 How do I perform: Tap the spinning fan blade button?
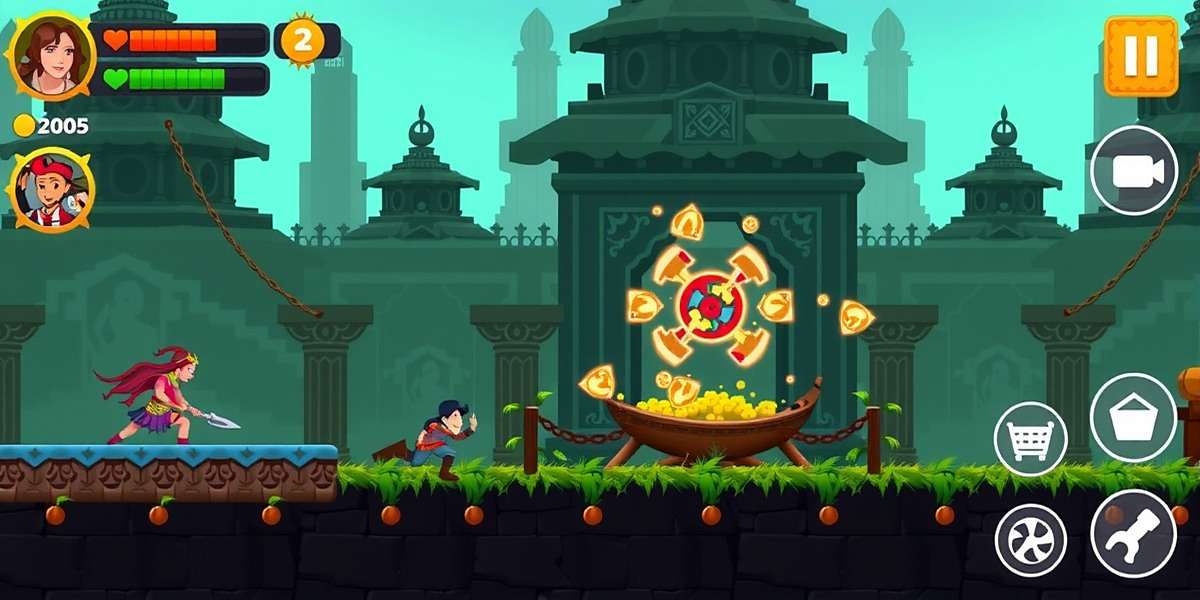1031,540
